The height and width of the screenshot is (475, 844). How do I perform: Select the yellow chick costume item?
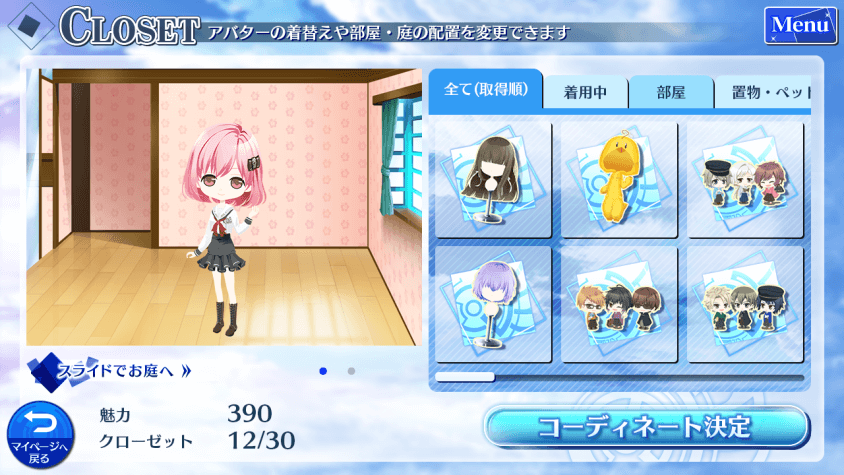[619, 180]
